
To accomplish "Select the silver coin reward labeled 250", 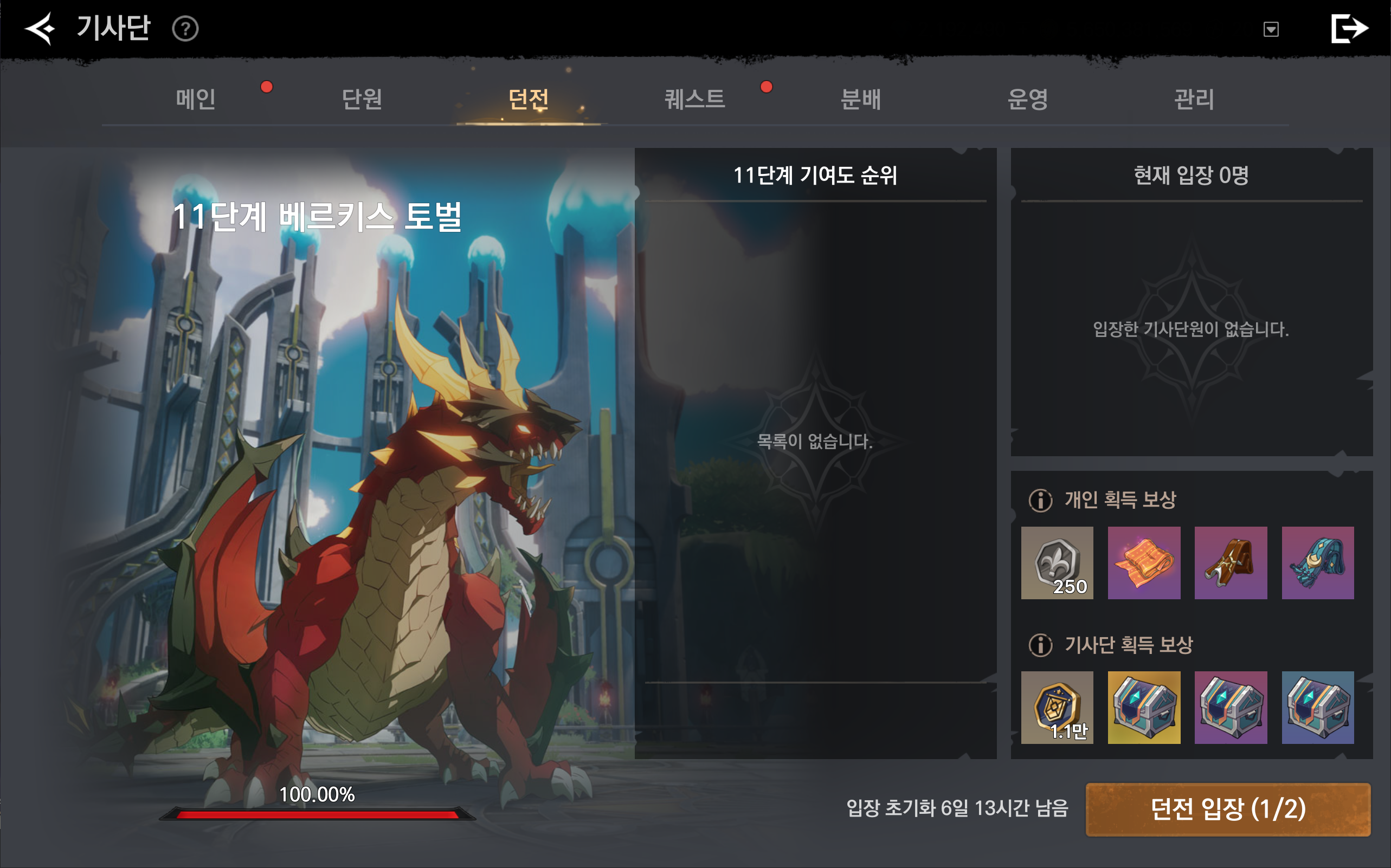I will pos(1057,562).
